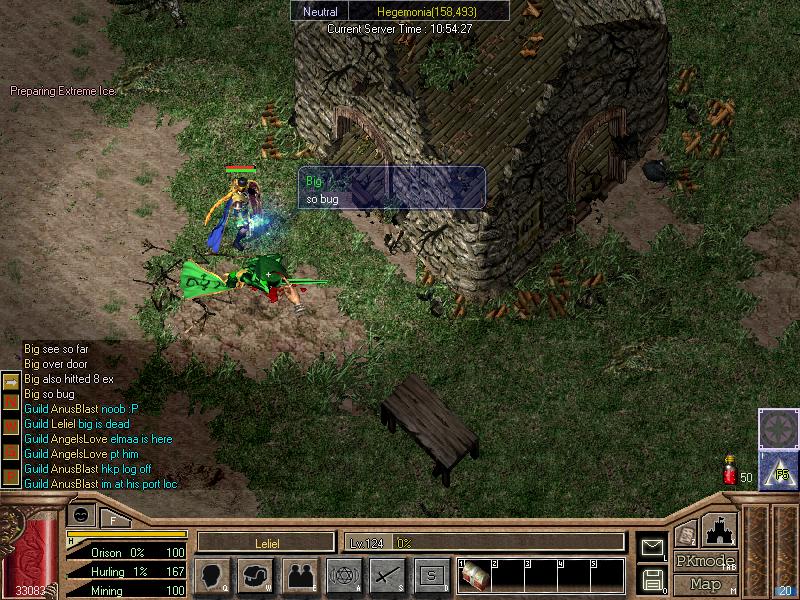Open the head silhouette character panel

pos(212,575)
